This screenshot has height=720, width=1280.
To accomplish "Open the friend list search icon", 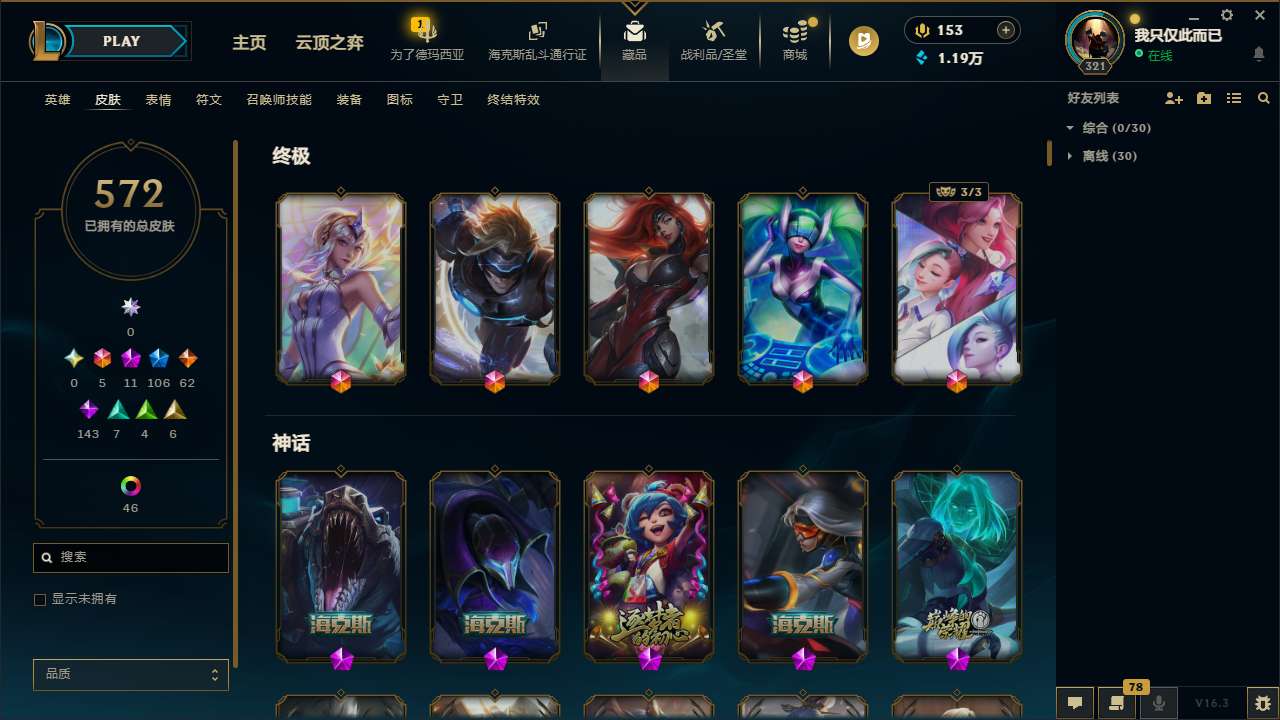I will pos(1264,98).
